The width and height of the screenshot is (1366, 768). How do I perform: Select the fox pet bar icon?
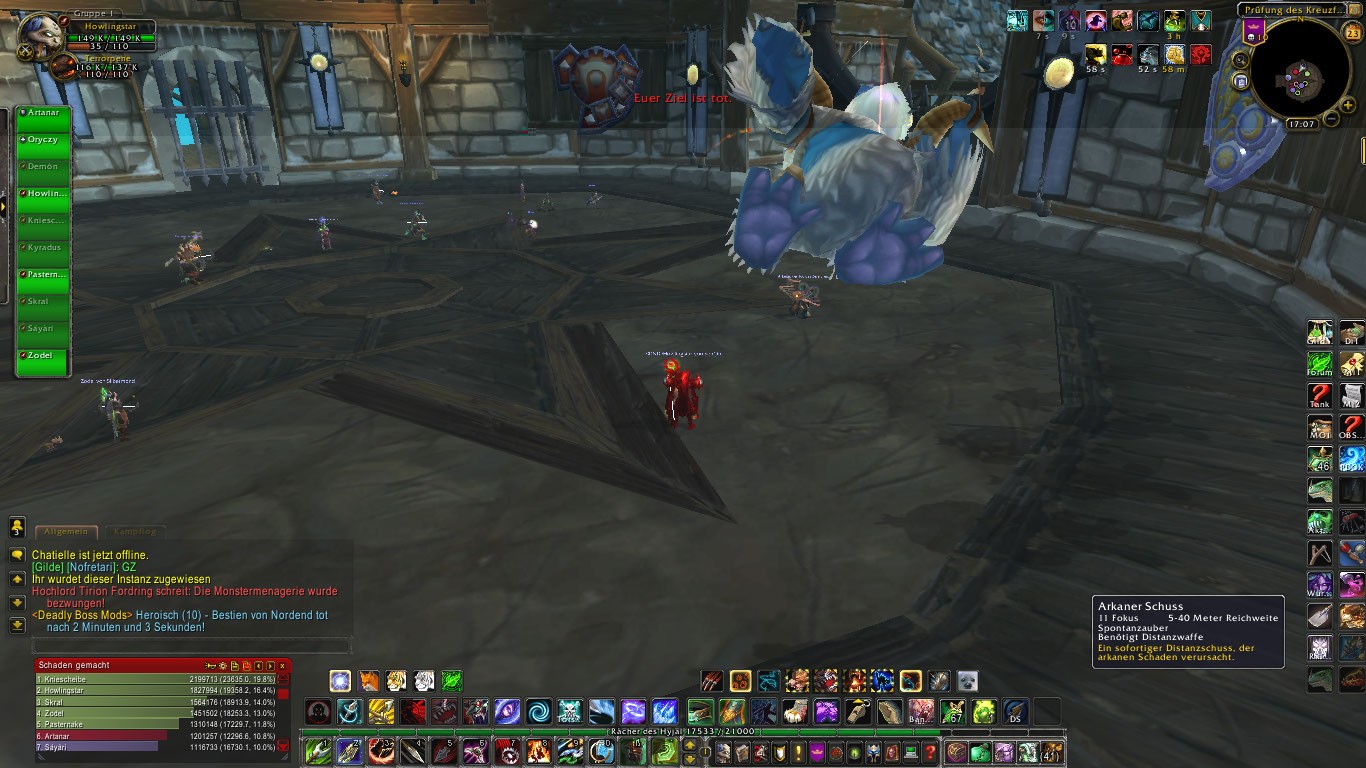tap(369, 681)
